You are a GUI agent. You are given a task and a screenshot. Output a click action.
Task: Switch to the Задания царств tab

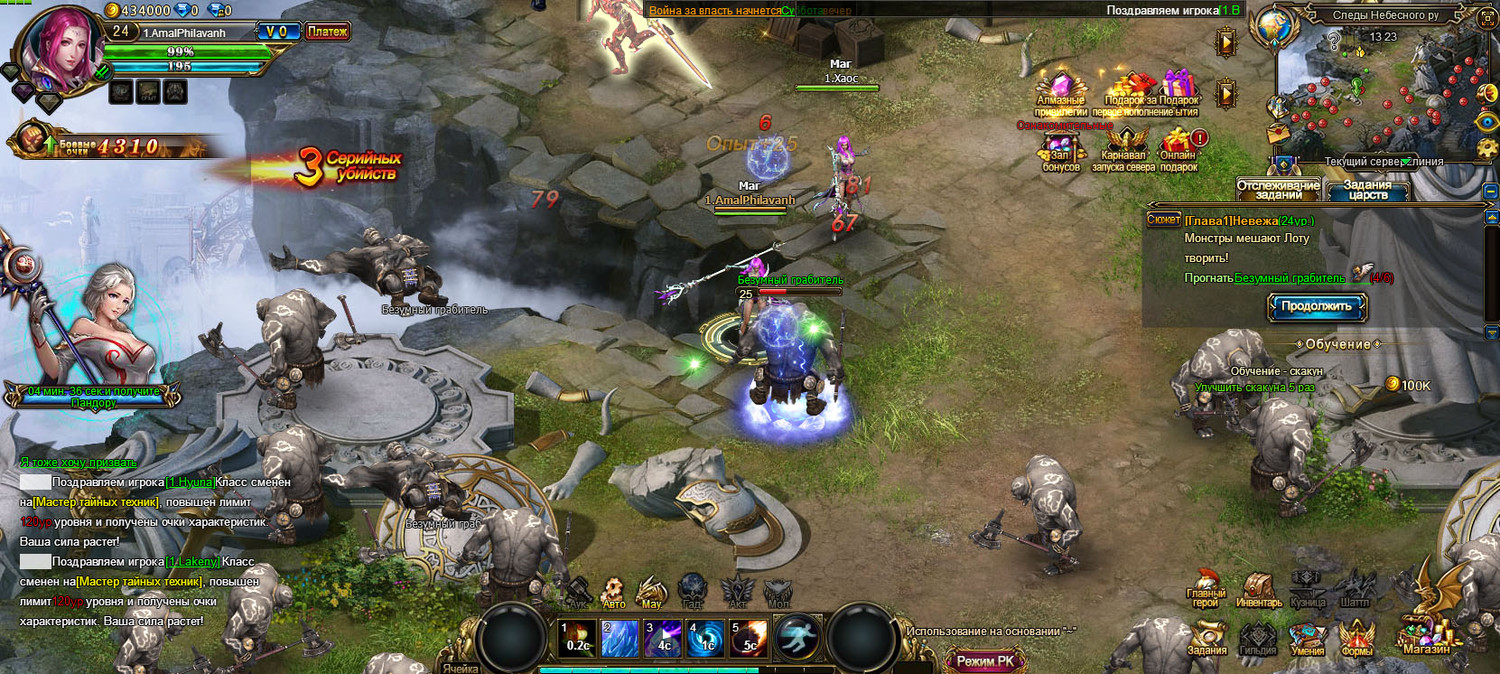pyautogui.click(x=1367, y=190)
